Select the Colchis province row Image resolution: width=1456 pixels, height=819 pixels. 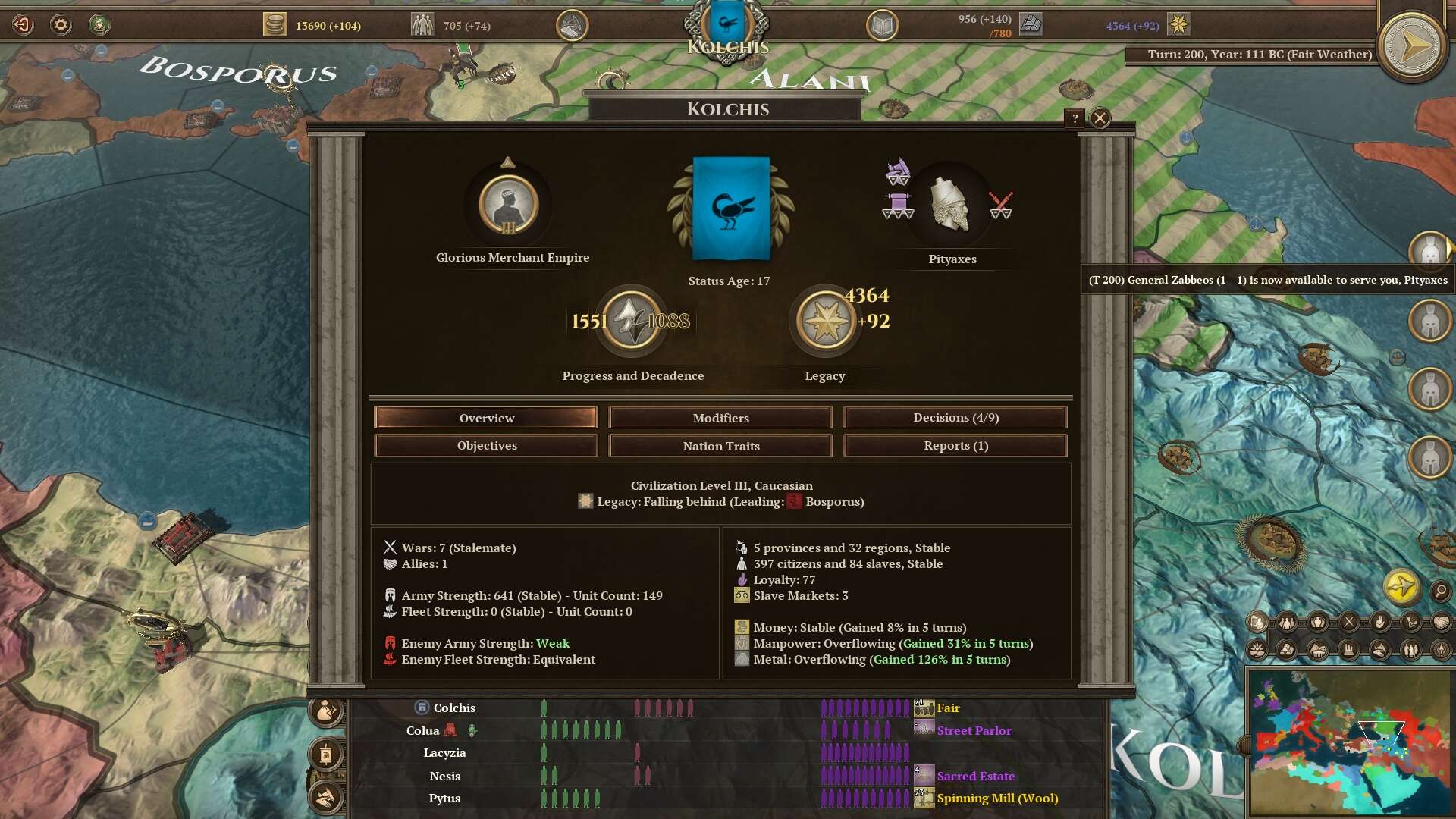pos(453,708)
